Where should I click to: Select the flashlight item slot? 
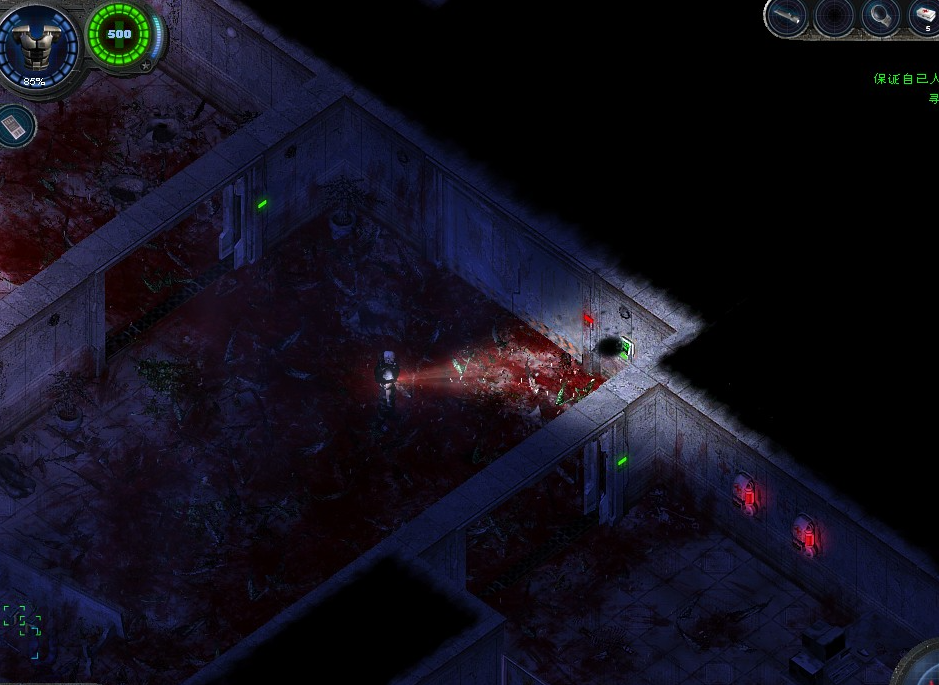787,17
